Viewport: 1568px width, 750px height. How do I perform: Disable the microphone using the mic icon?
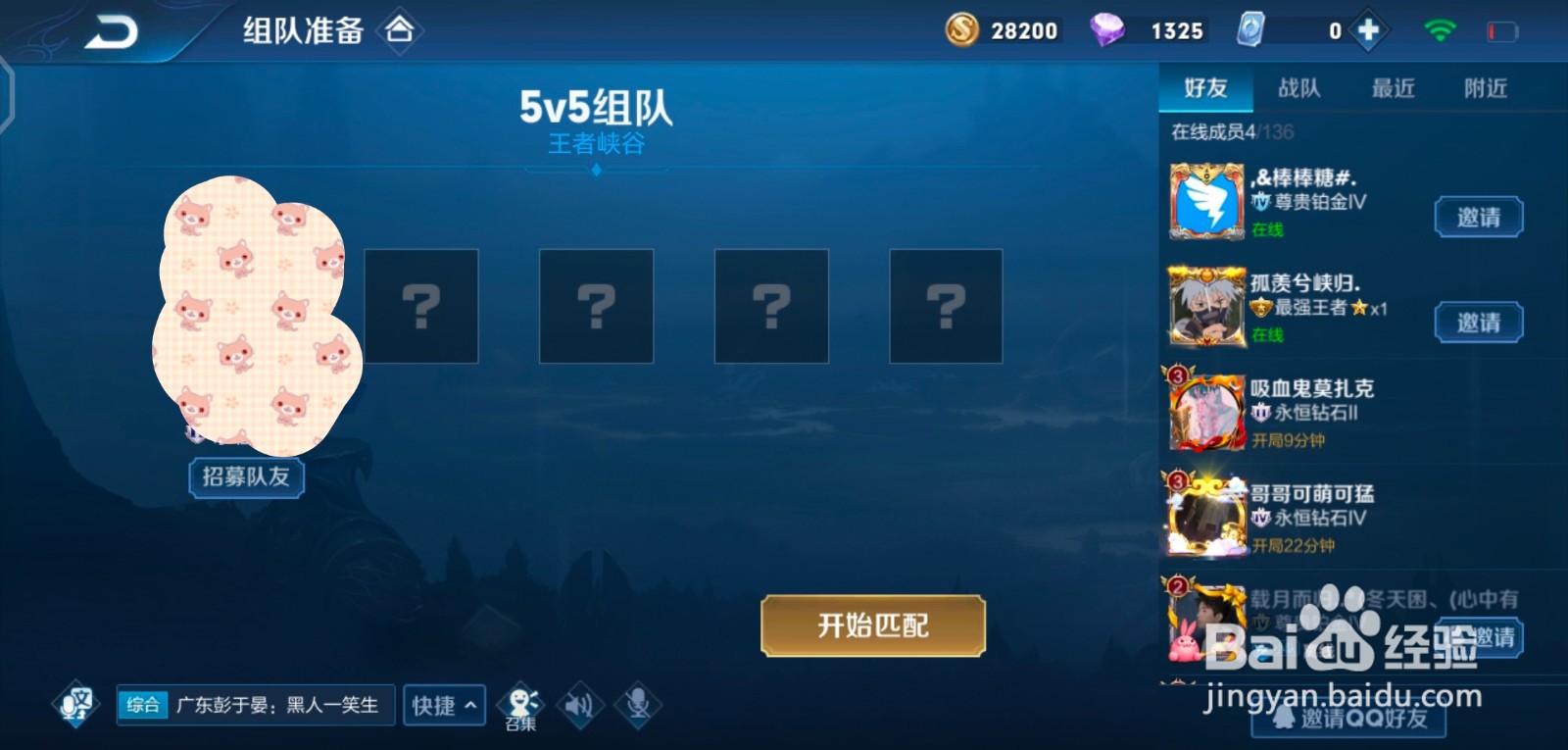pos(638,703)
